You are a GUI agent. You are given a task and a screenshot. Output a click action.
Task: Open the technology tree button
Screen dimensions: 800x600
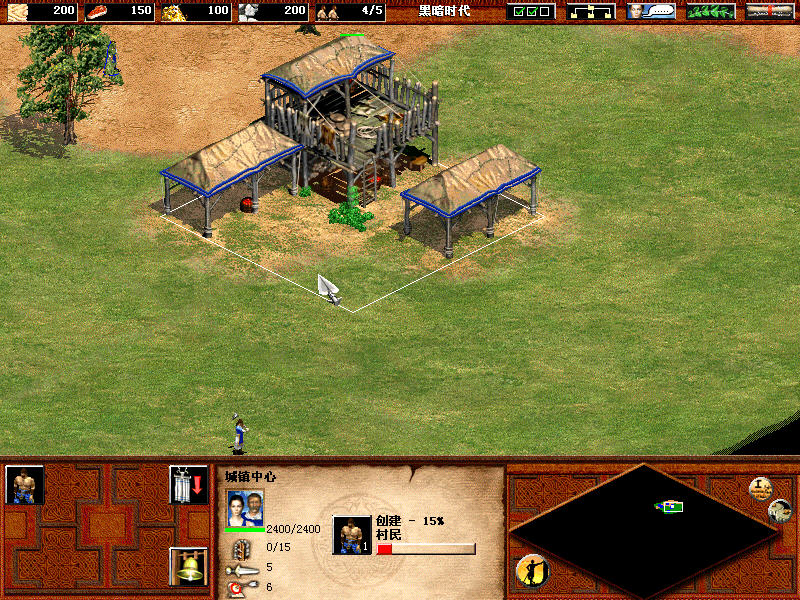(x=590, y=11)
